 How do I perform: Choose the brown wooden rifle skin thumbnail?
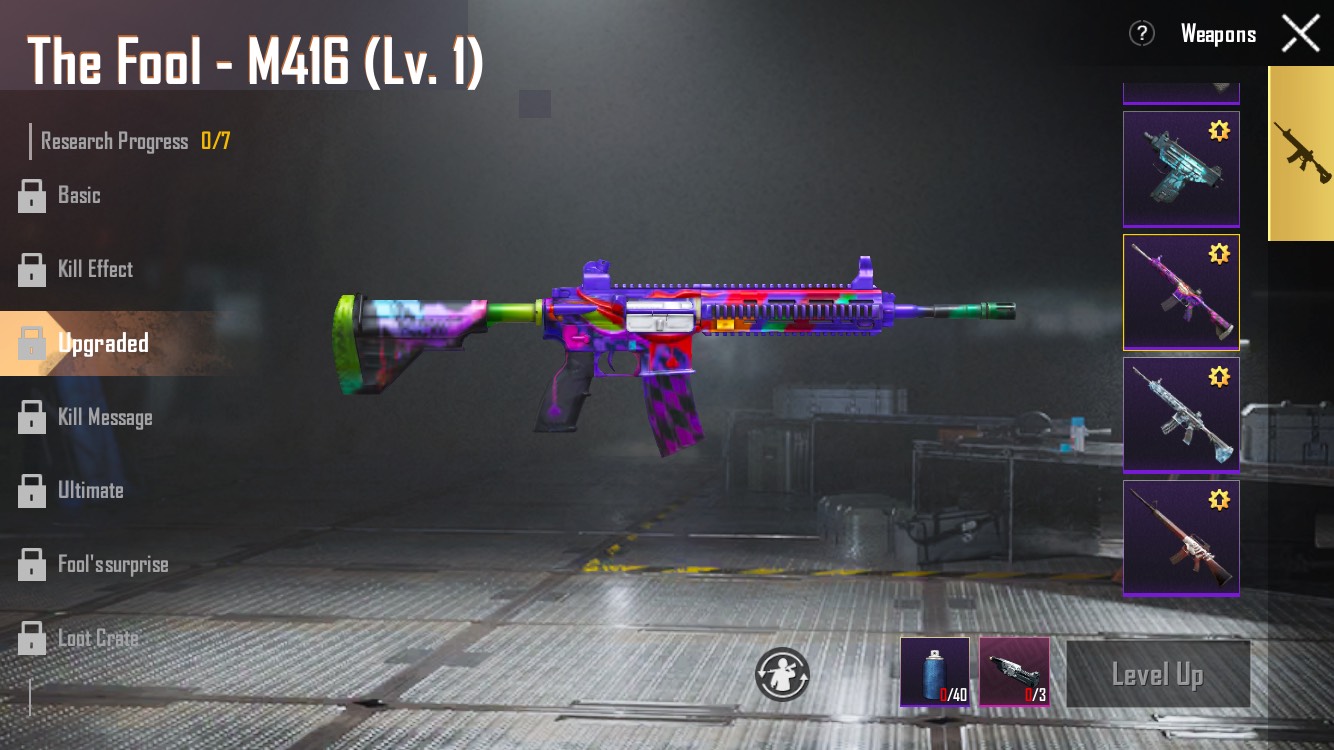point(1181,538)
